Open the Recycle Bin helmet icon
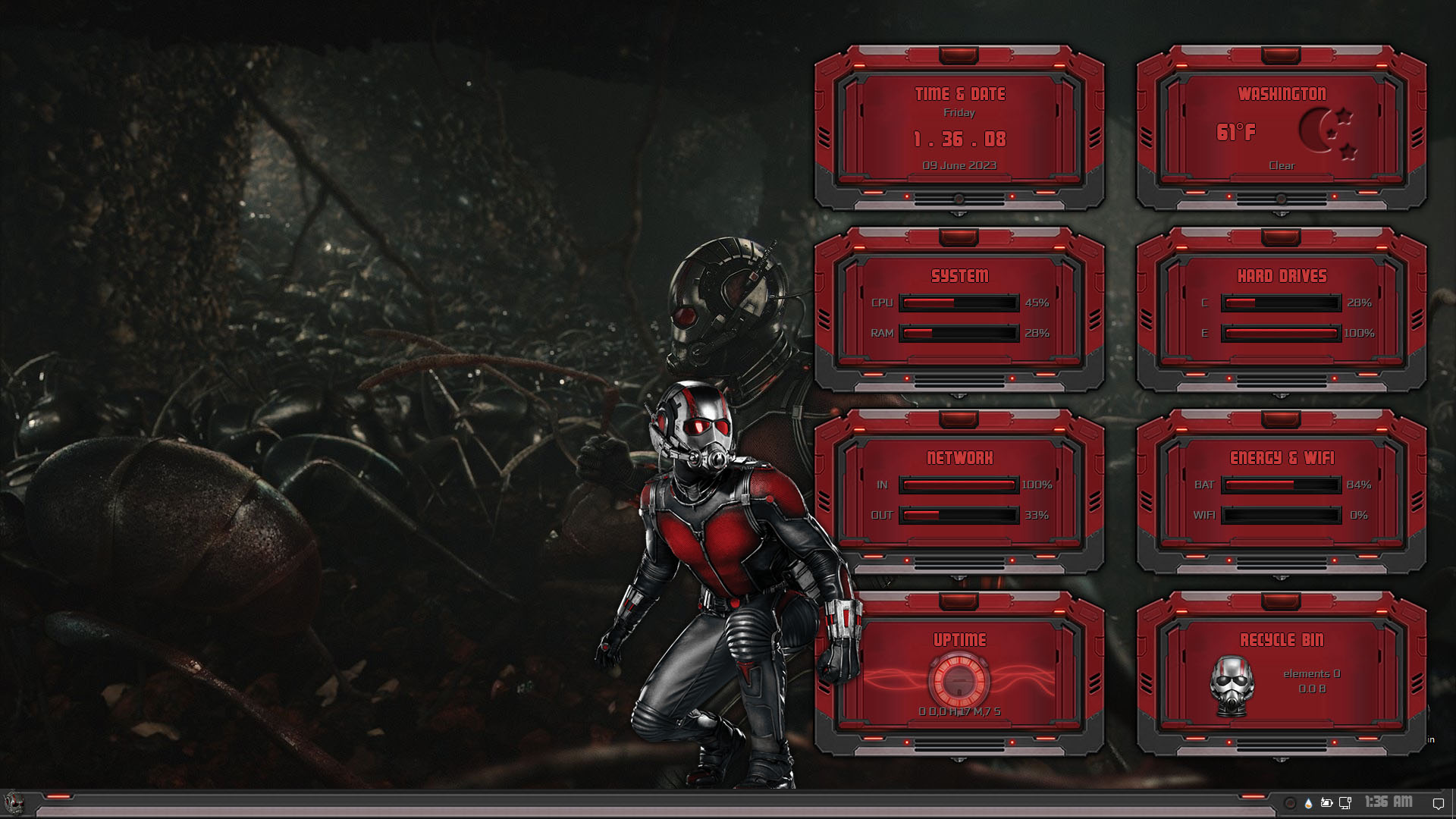Viewport: 1456px width, 819px height. pos(1231,686)
